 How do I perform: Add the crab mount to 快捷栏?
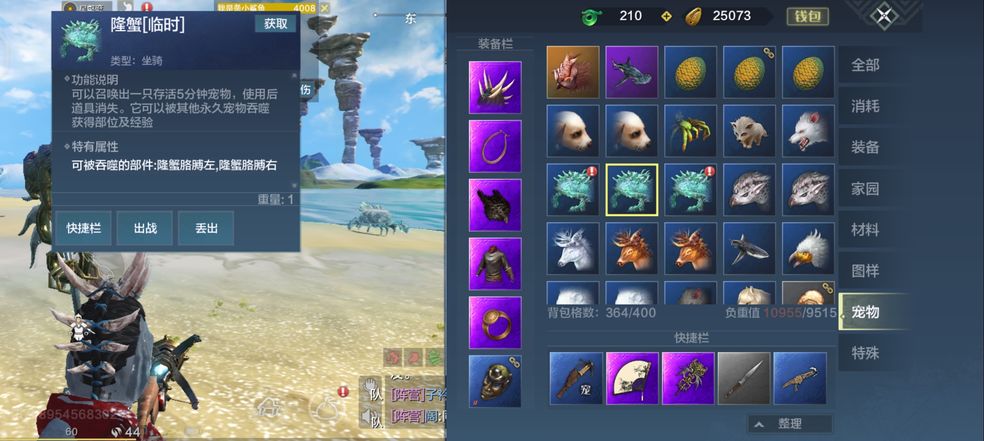pyautogui.click(x=82, y=228)
